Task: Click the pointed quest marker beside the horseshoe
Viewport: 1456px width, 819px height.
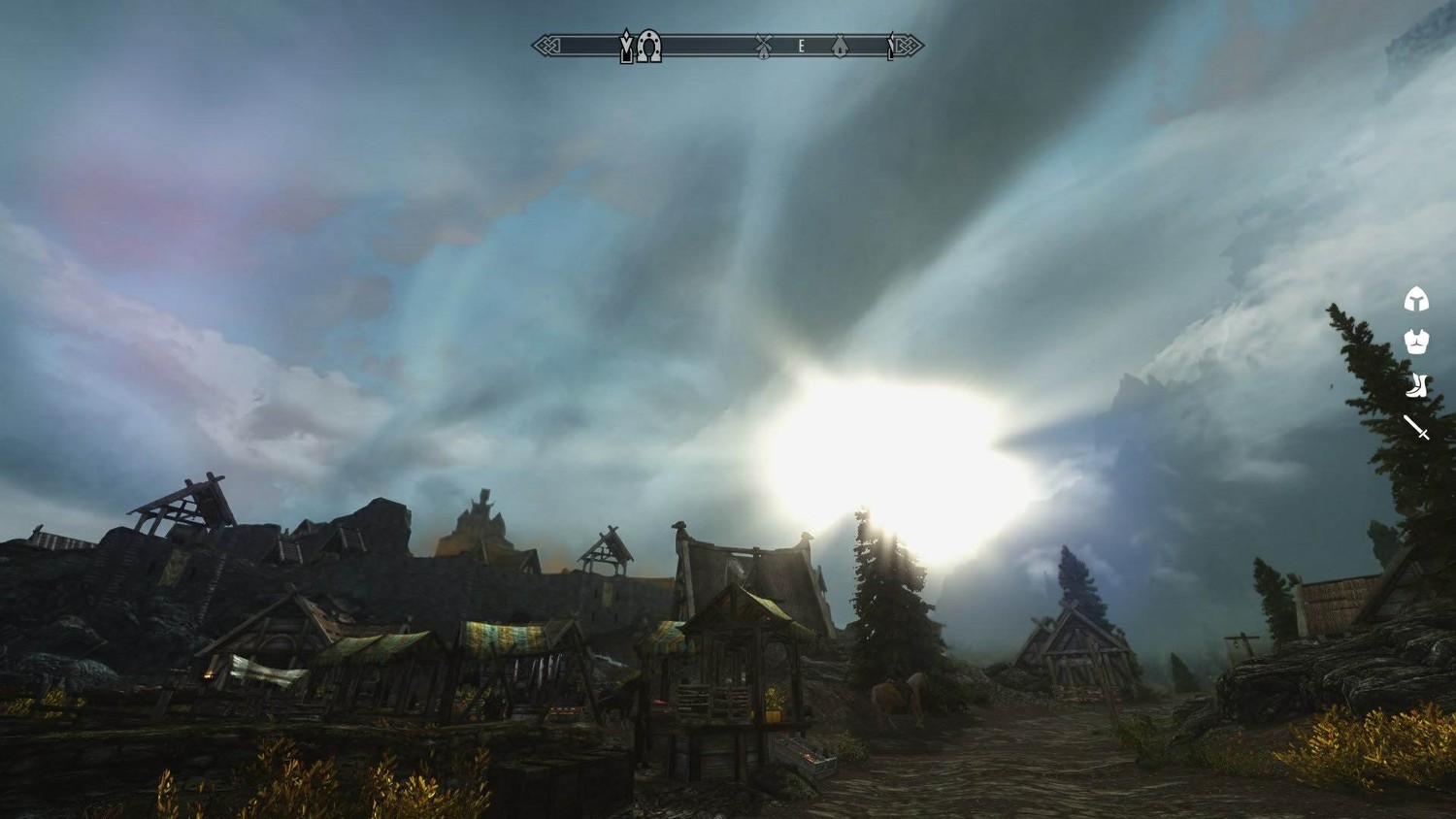Action: (x=627, y=46)
